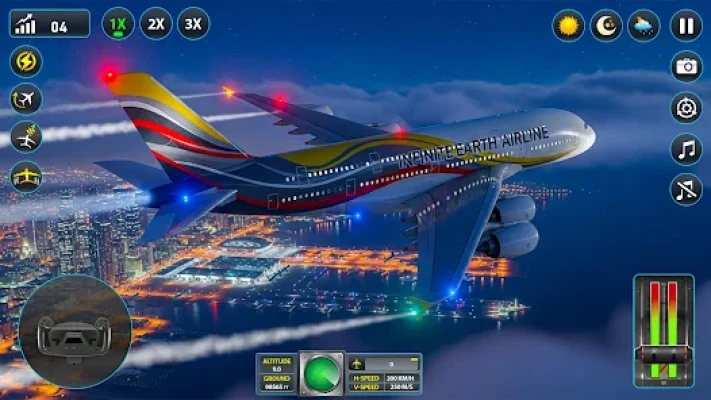
Task: Click the plane and wheat icon
Action: tap(26, 136)
